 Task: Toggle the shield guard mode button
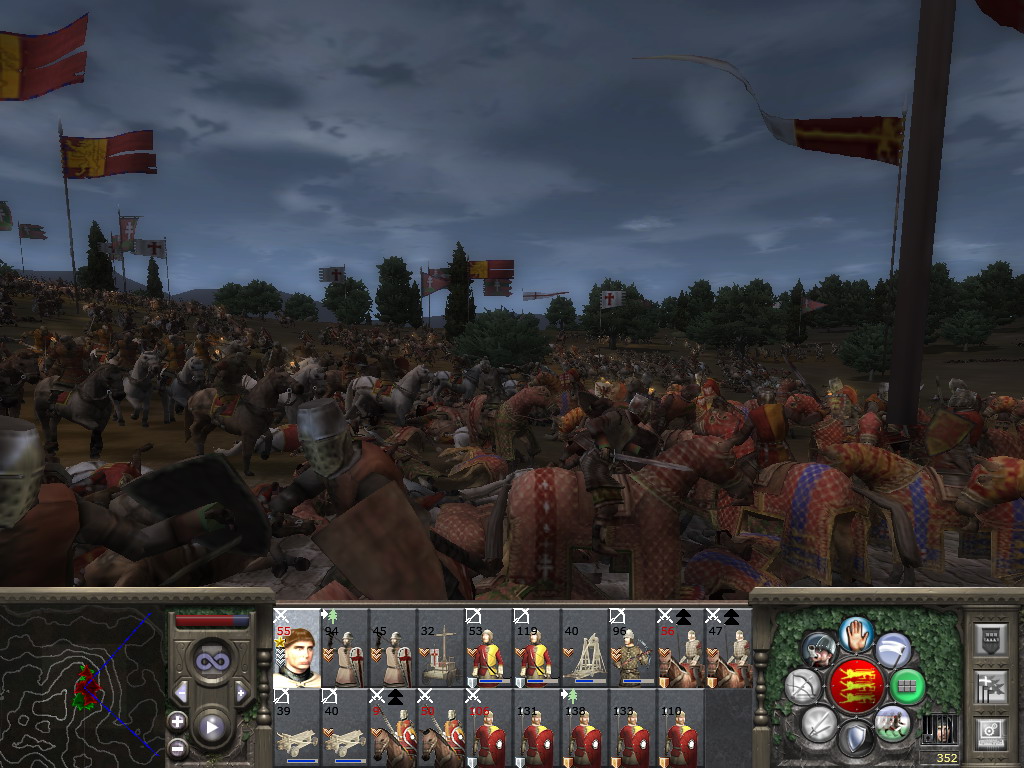coord(856,739)
